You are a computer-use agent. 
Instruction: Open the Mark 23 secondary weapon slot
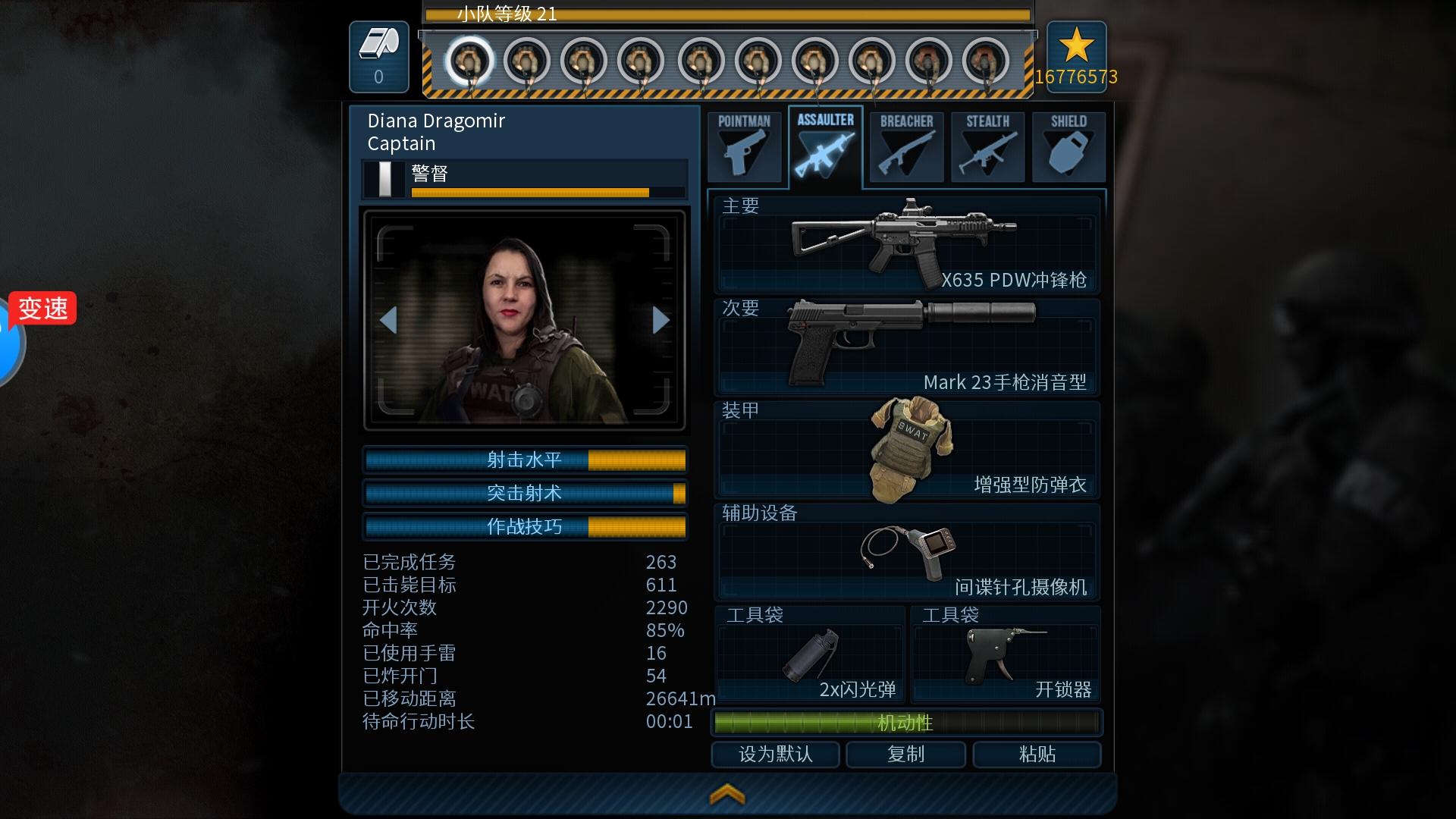pyautogui.click(x=906, y=347)
